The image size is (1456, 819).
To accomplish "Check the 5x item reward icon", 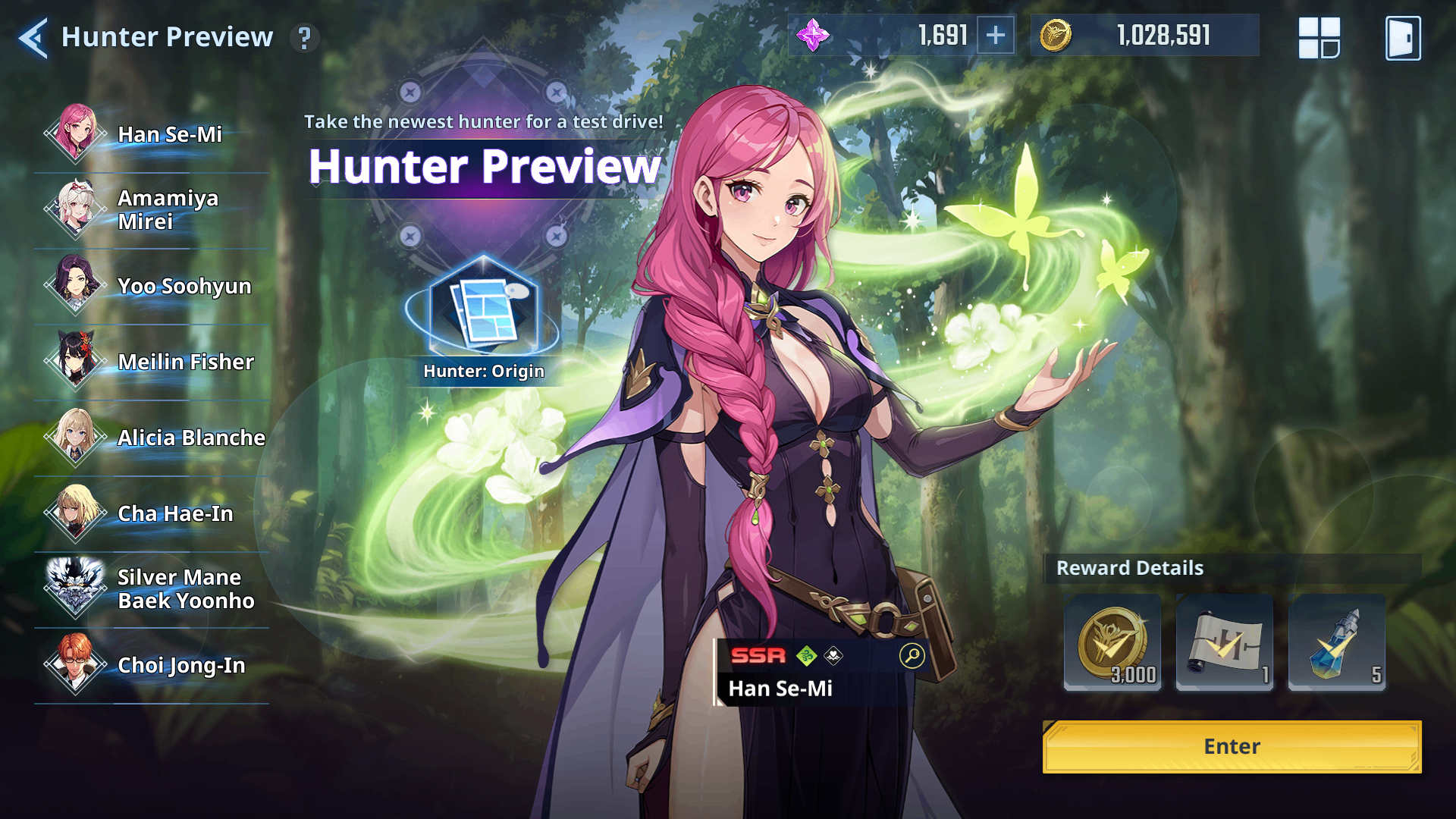I will click(1337, 643).
